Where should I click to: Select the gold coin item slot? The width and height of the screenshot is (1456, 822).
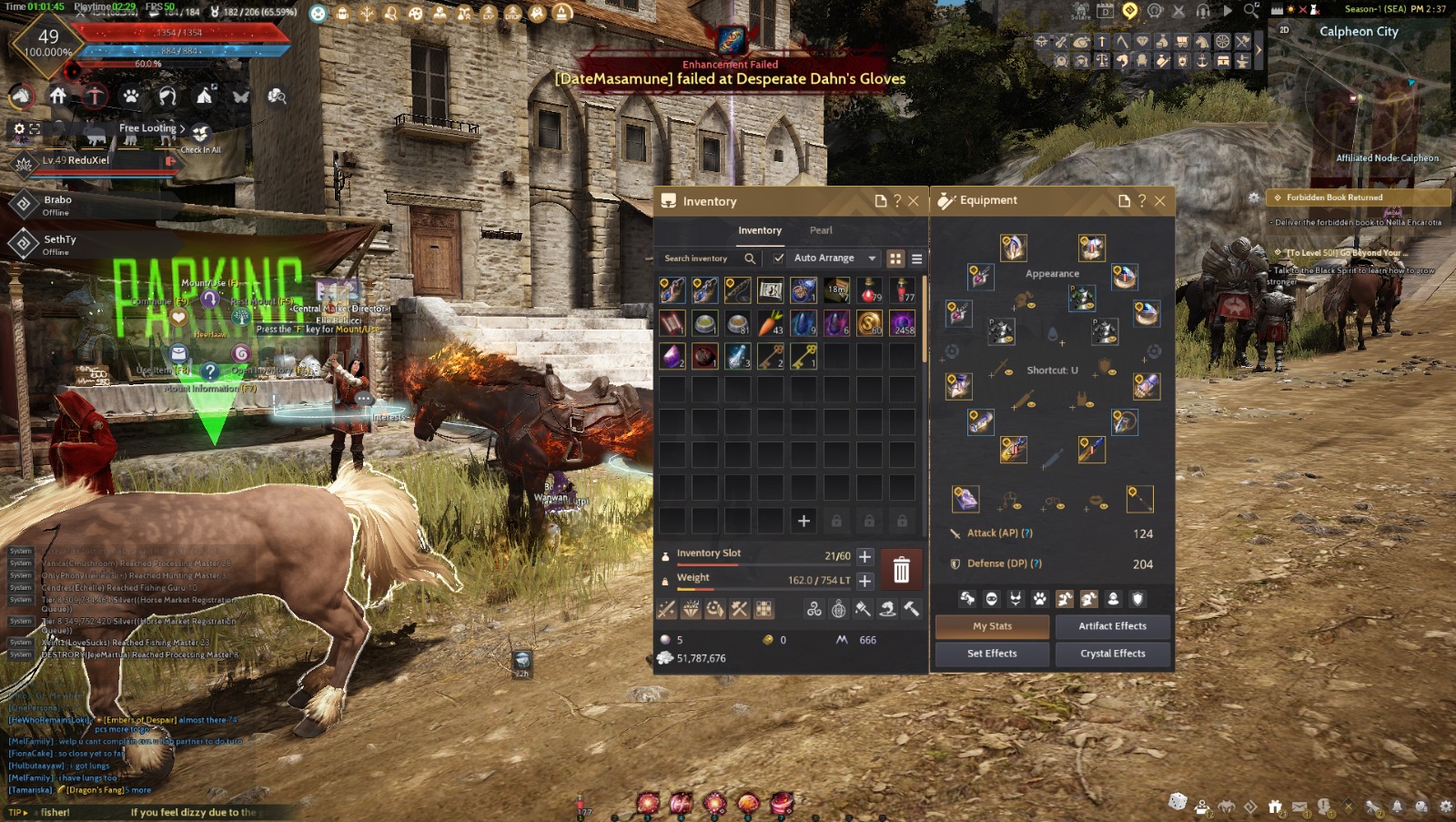[869, 323]
